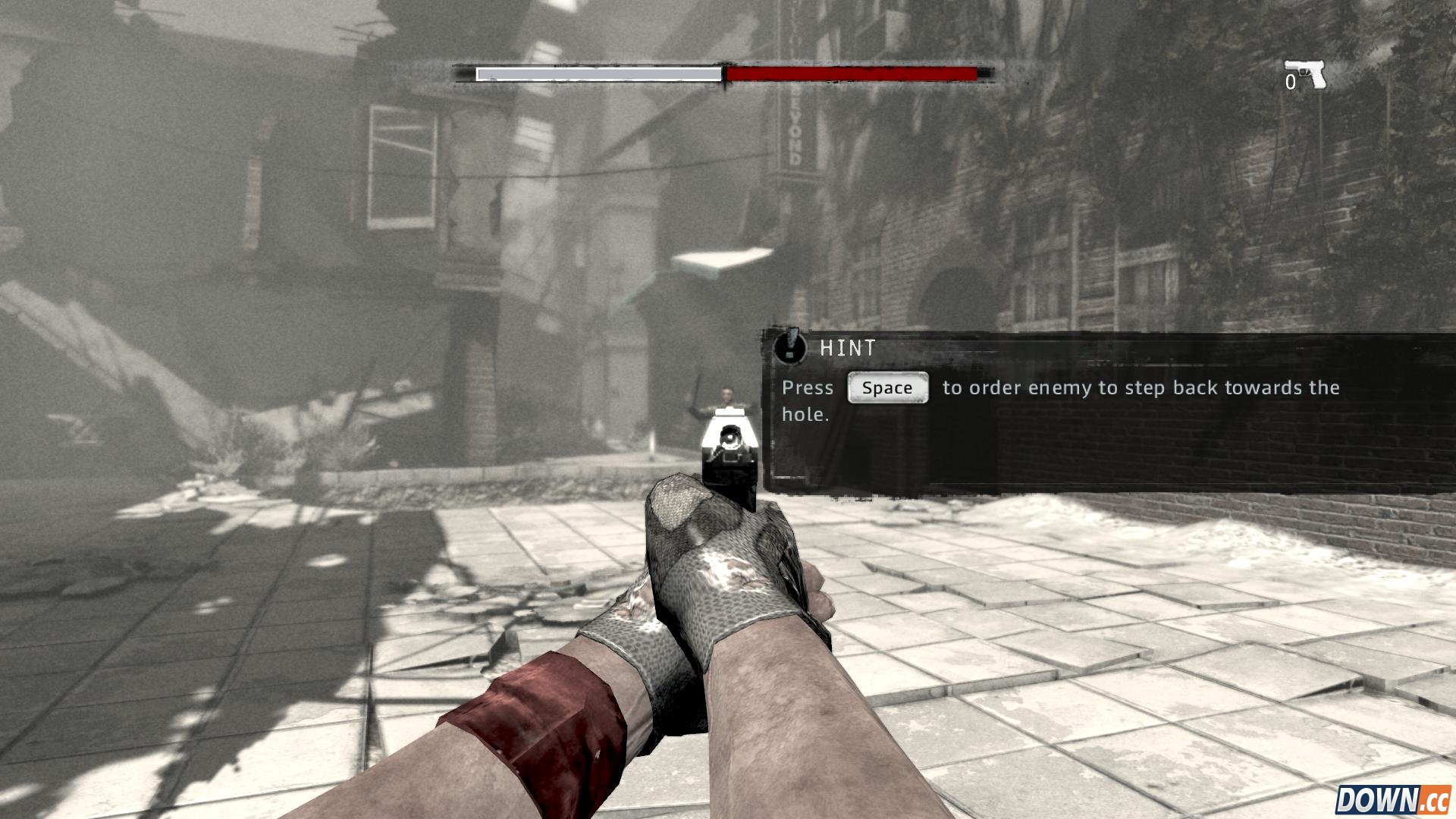
Task: Click the exclamation icon beside HINT
Action: coord(789,347)
